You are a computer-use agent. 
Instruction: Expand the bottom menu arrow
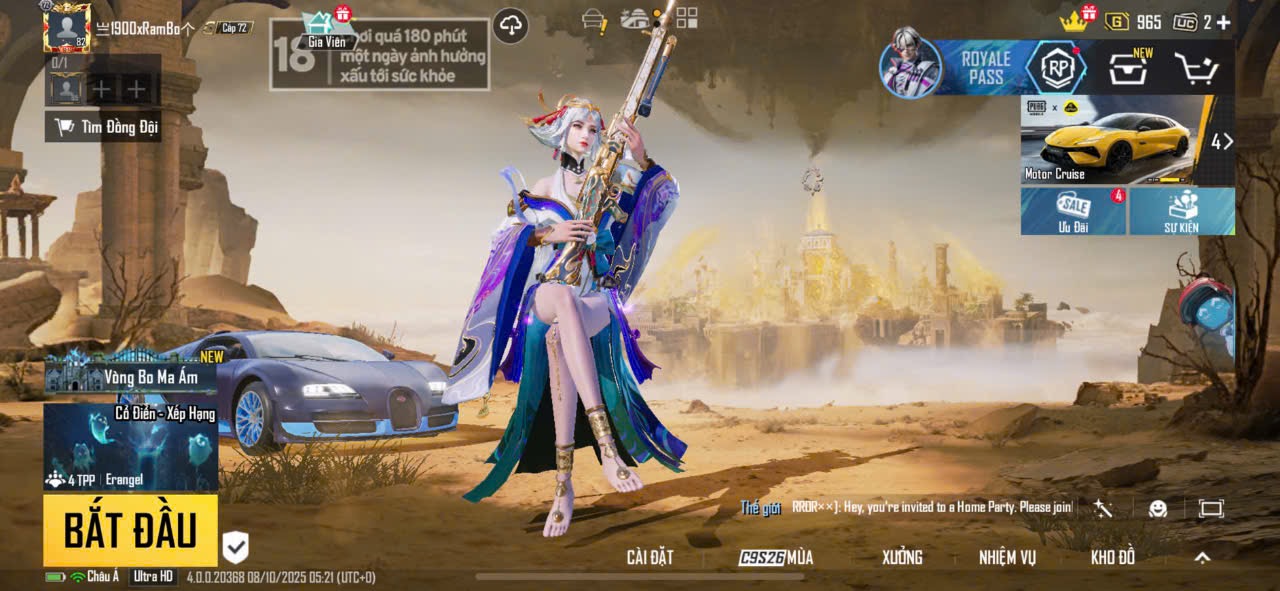[x=1202, y=558]
